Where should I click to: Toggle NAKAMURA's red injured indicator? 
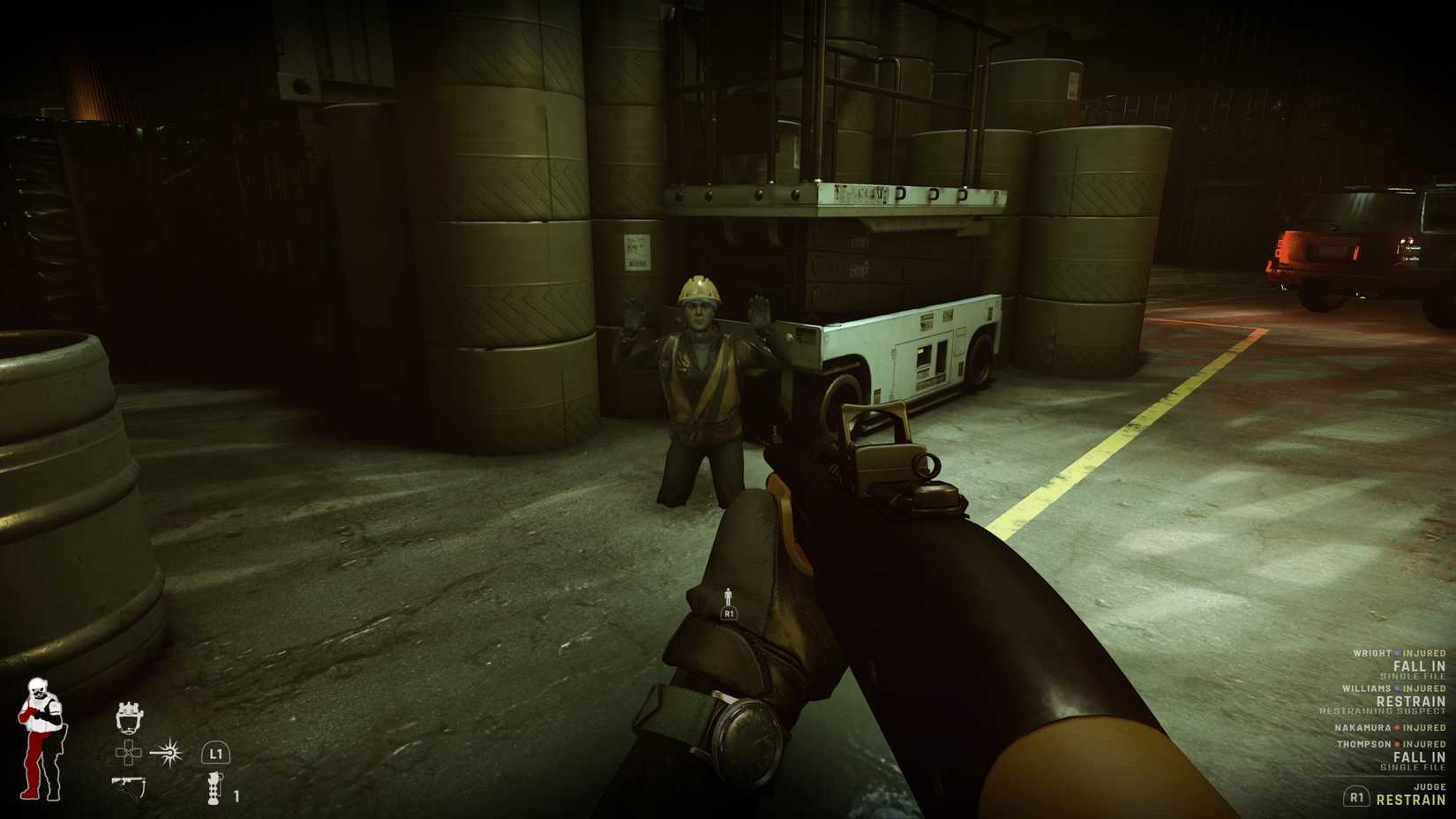tap(1397, 727)
